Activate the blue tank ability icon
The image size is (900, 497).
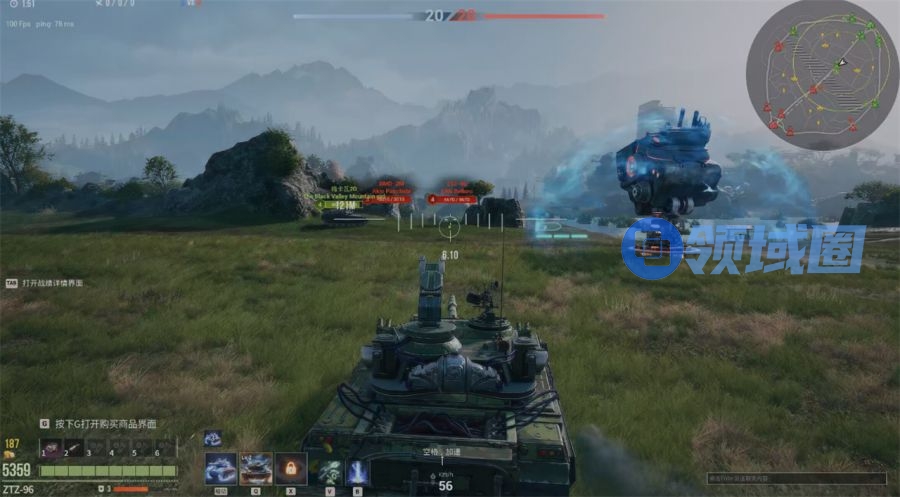(221, 468)
